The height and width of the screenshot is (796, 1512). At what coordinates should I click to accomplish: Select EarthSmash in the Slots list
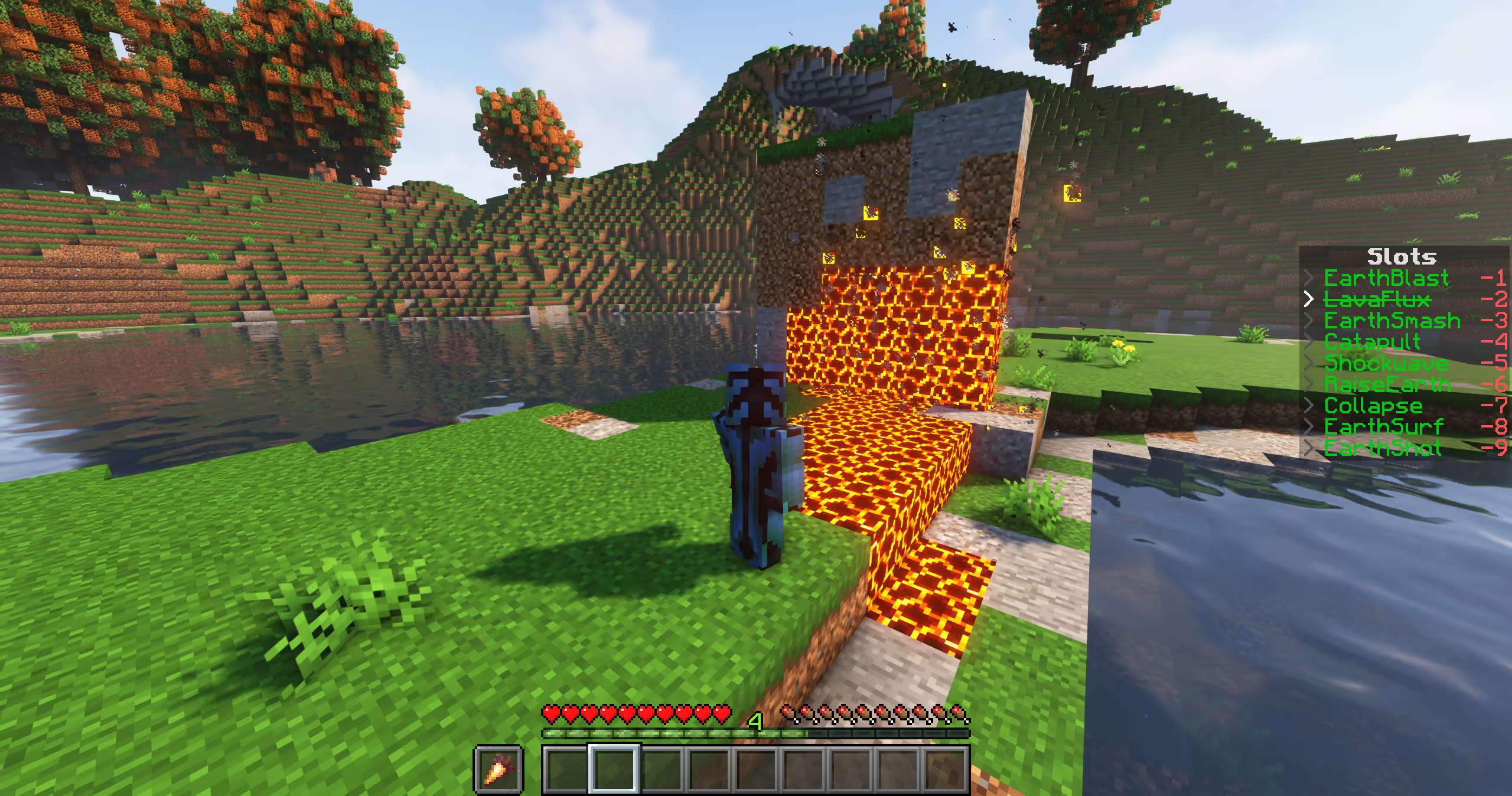pos(1392,321)
